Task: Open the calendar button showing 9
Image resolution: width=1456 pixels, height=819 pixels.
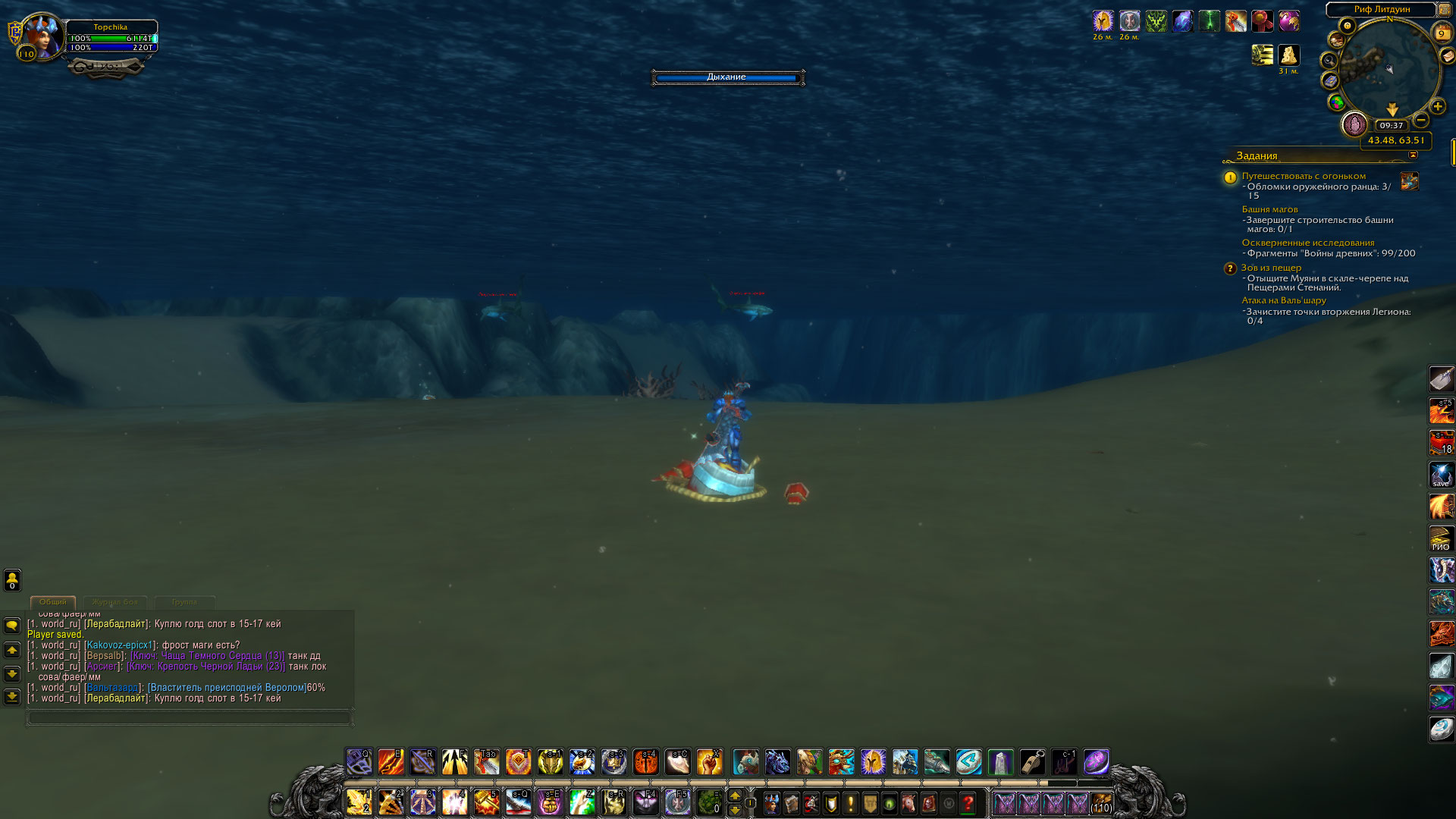Action: (1442, 33)
